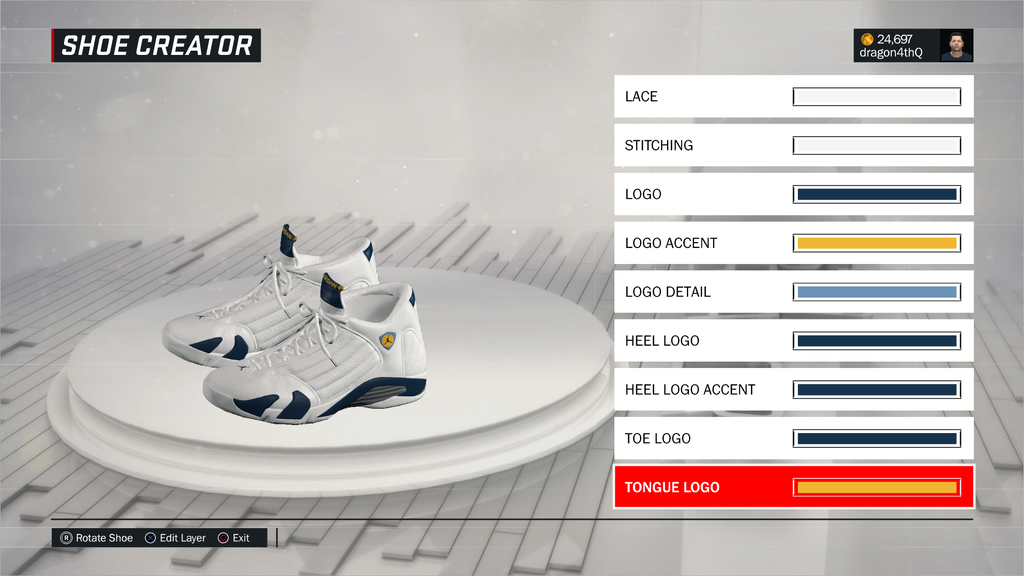Click the highlighted Tongue Logo row
1024x576 pixels.
[x=793, y=487]
